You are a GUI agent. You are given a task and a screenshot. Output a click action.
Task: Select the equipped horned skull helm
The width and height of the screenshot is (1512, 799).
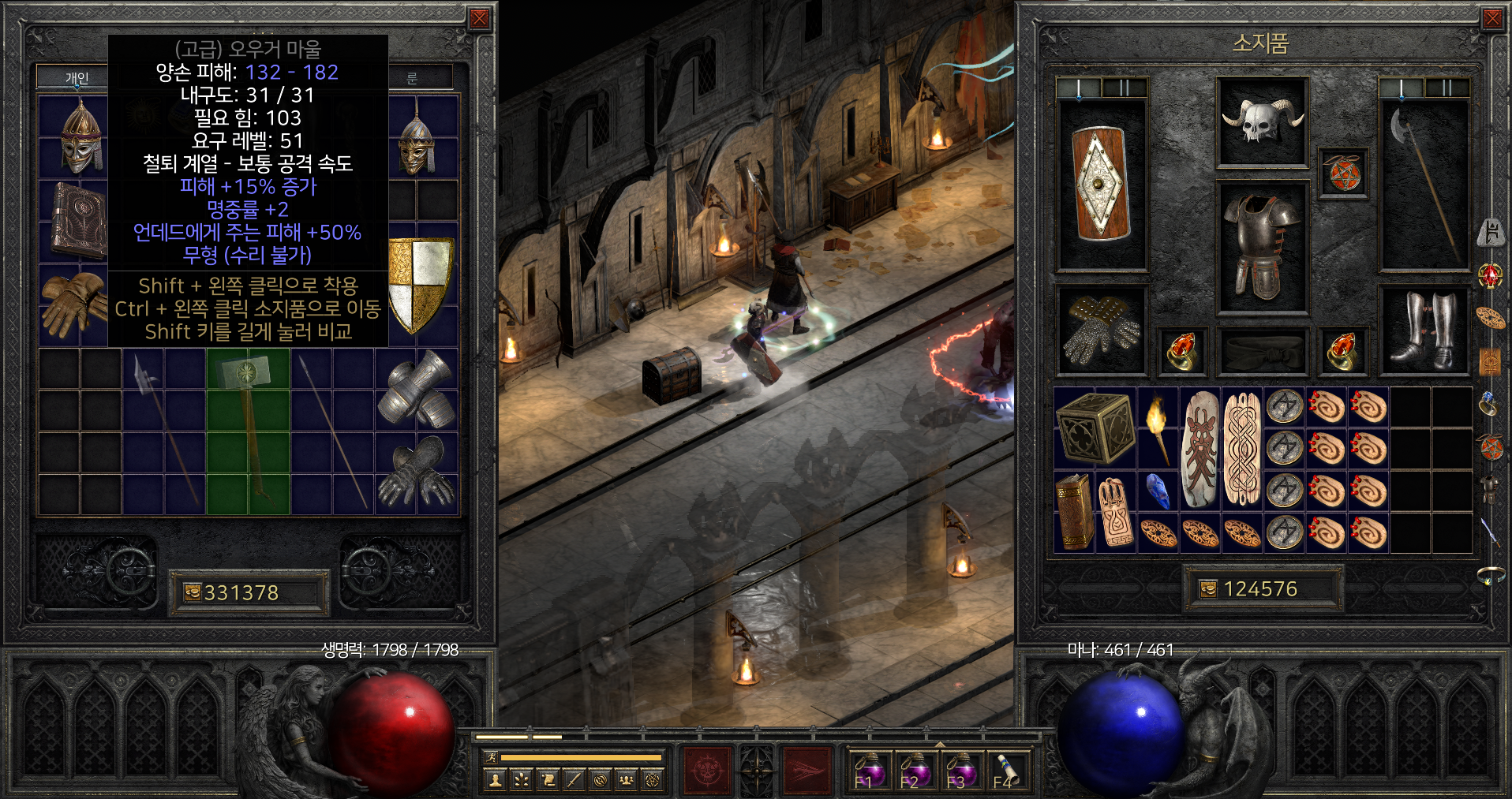click(x=1262, y=121)
